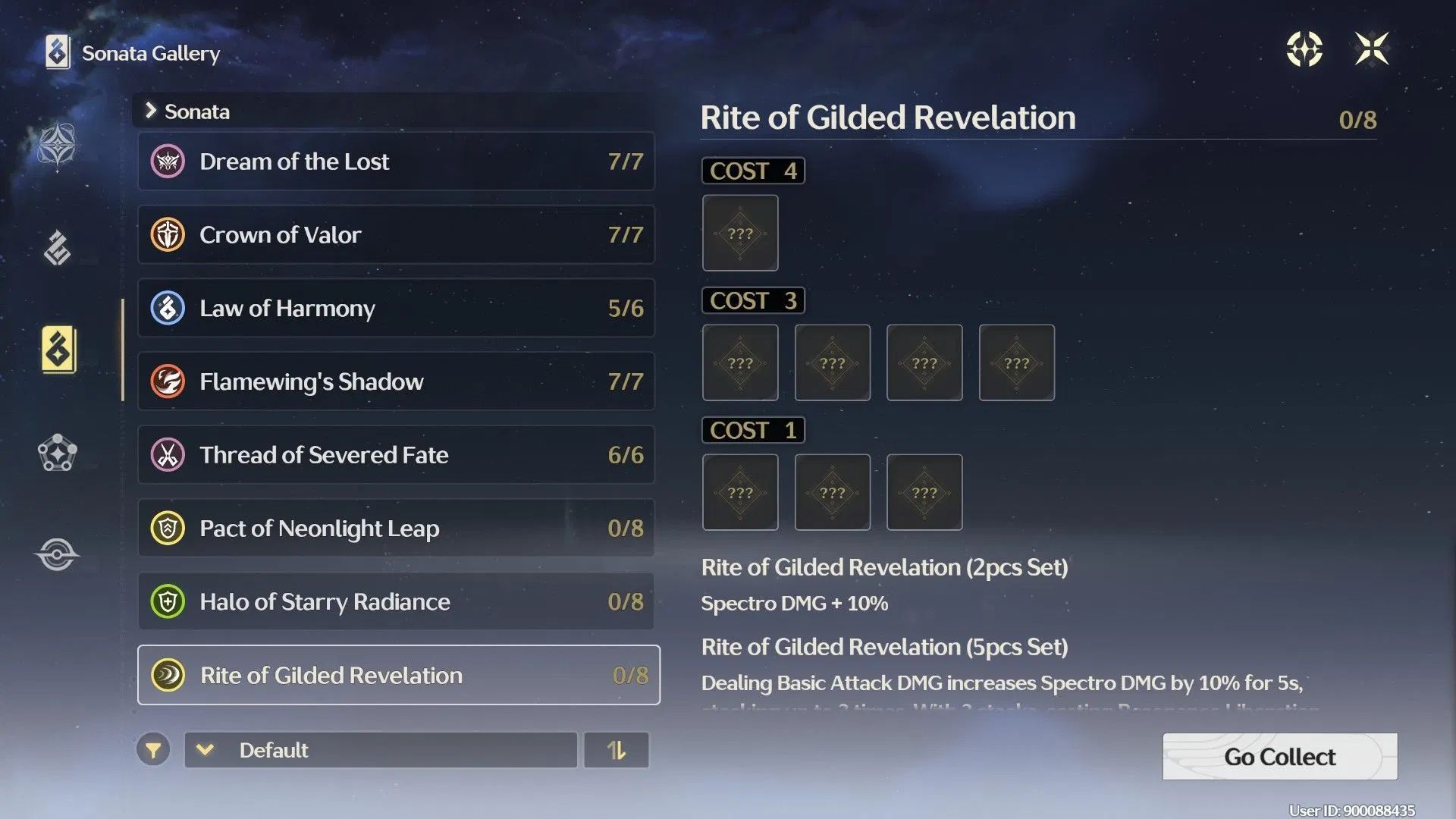This screenshot has width=1456, height=819.
Task: Click the unknown Cost 4 echo thumbnail
Action: click(x=740, y=233)
